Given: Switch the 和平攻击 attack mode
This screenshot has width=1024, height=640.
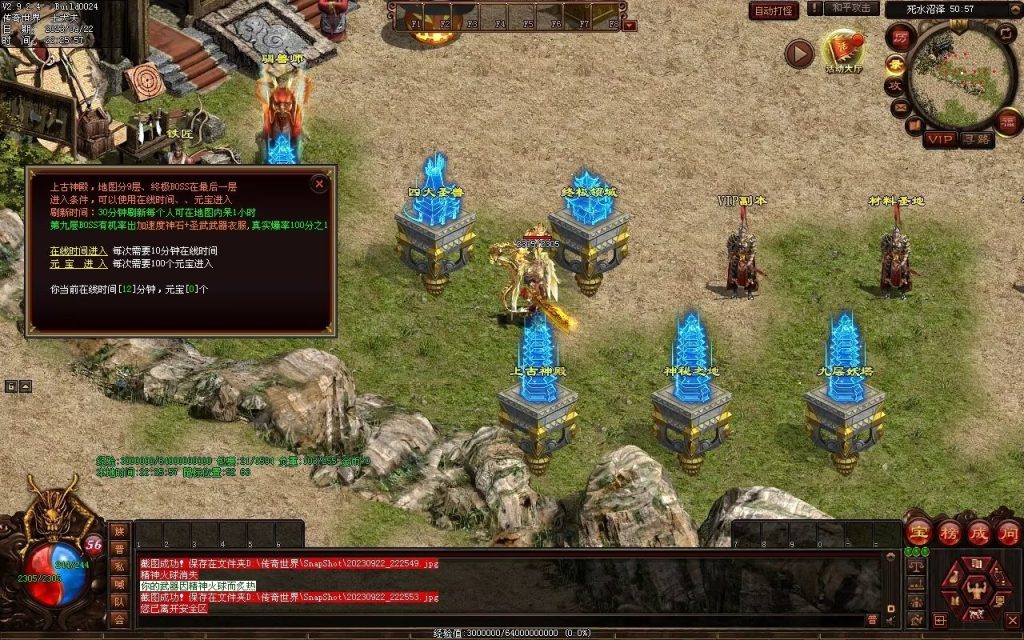Looking at the screenshot, I should (853, 8).
